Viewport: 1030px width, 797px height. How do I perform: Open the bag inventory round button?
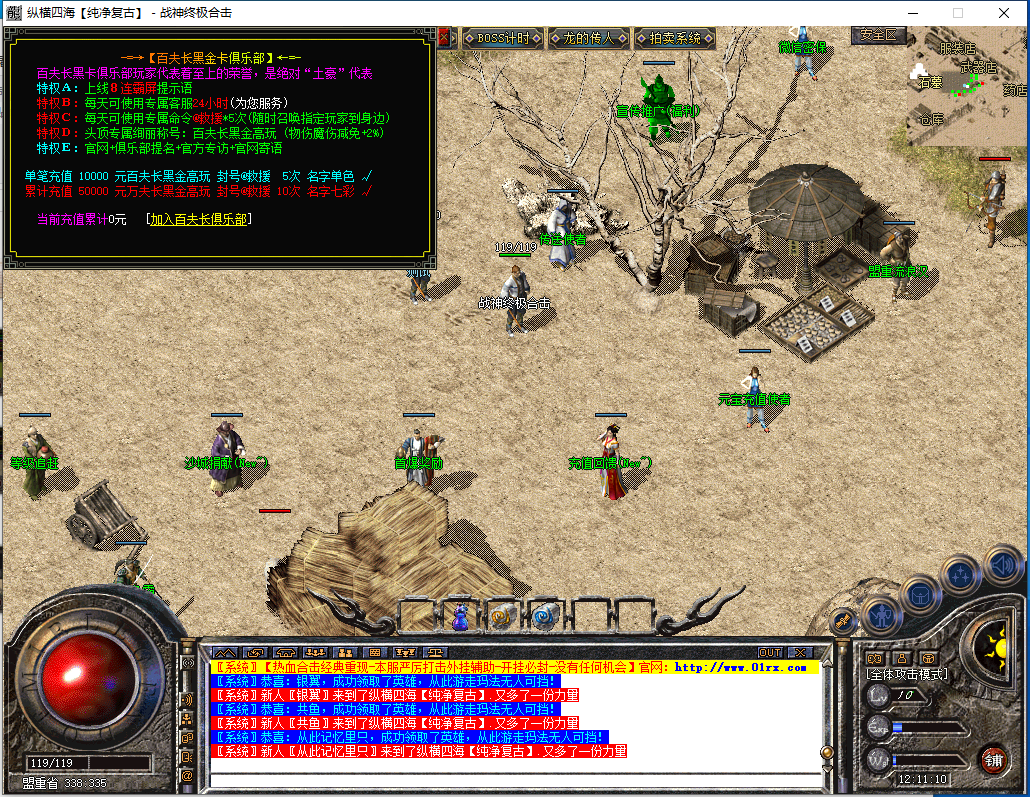pos(921,593)
